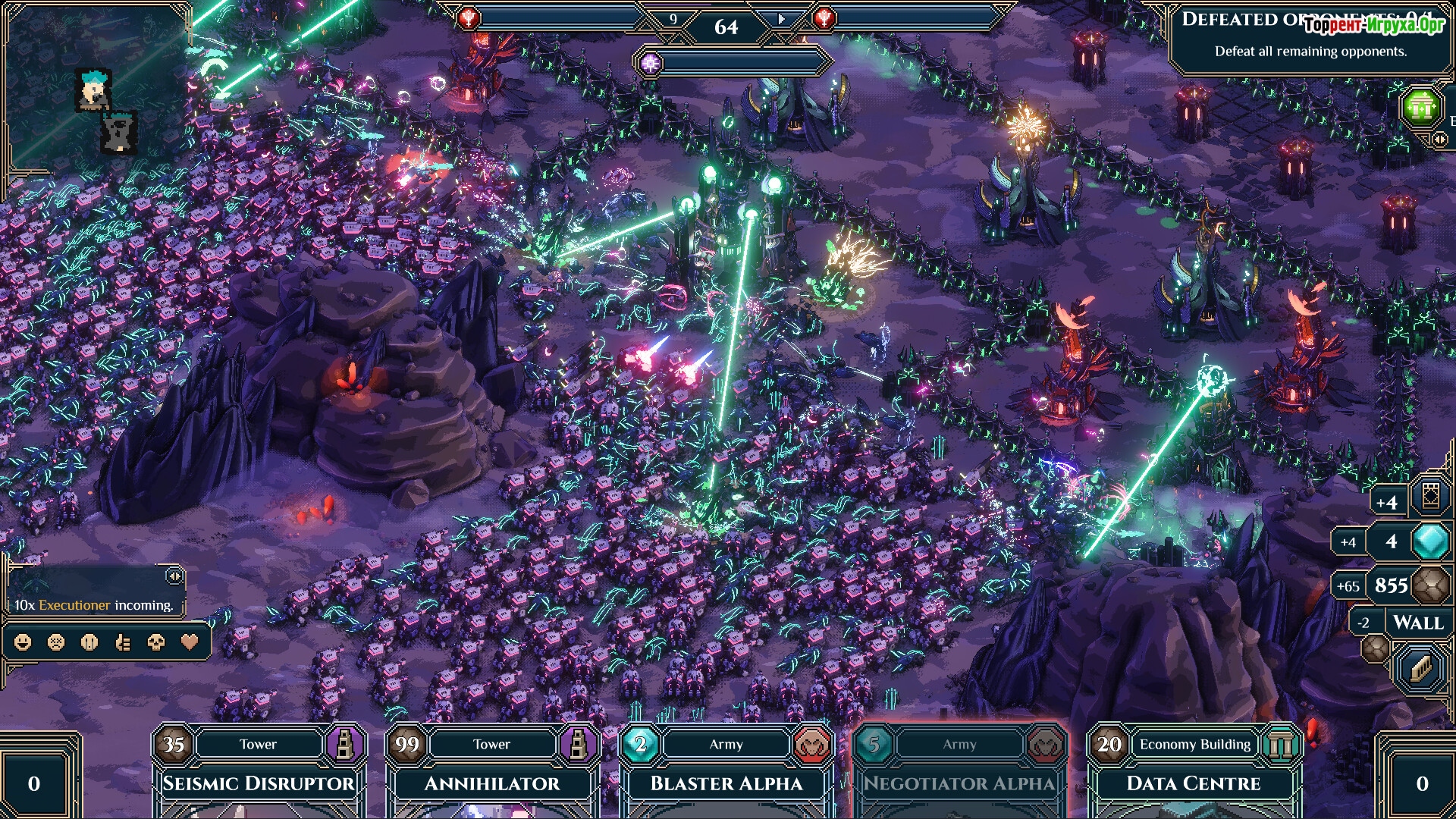Send the crying face emote

pyautogui.click(x=89, y=642)
